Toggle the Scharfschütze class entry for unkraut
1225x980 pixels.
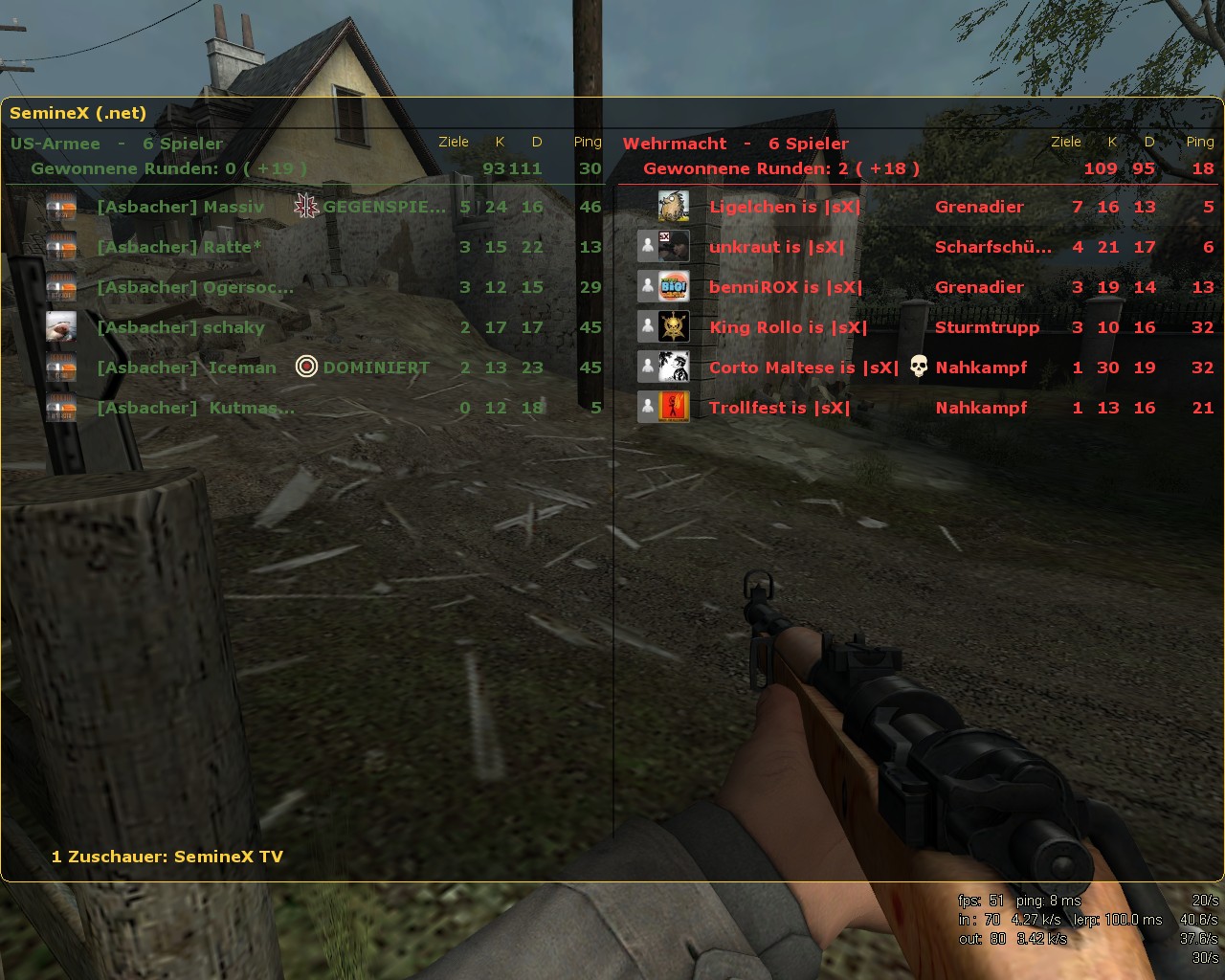coord(992,246)
